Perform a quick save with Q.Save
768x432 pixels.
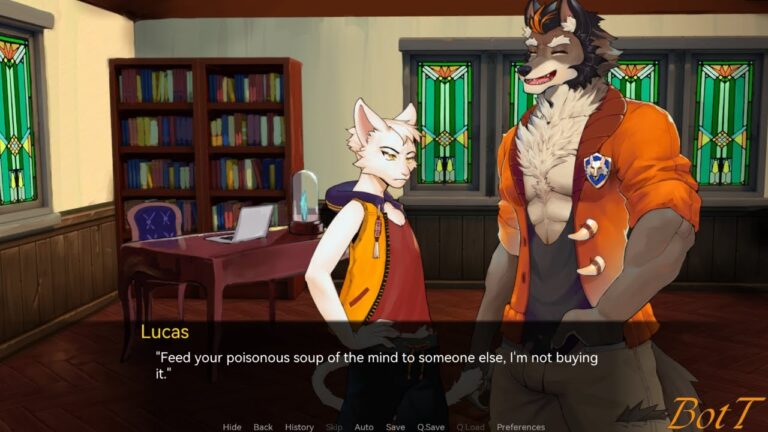pyautogui.click(x=431, y=427)
